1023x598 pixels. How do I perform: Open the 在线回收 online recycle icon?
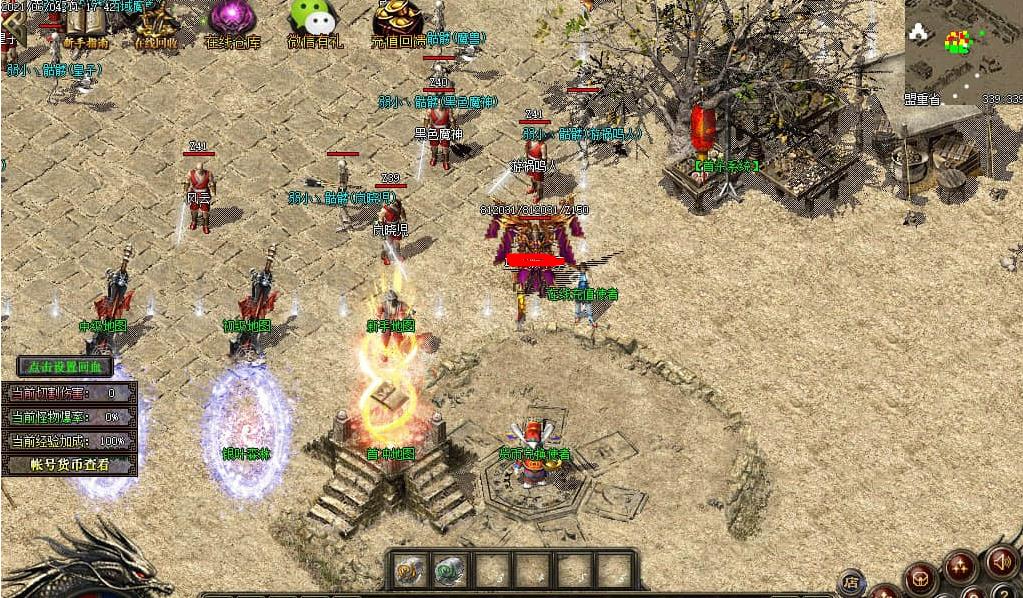[155, 25]
